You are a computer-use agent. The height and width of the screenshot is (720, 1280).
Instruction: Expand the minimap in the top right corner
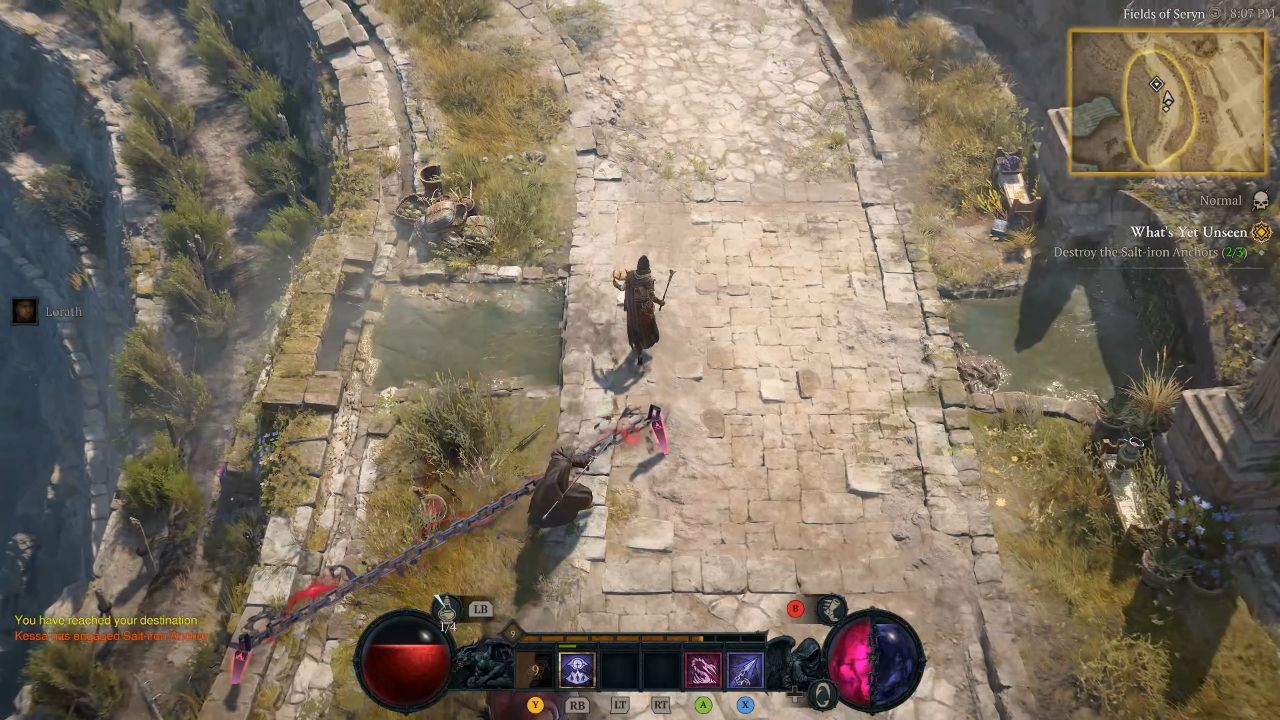[x=1165, y=100]
